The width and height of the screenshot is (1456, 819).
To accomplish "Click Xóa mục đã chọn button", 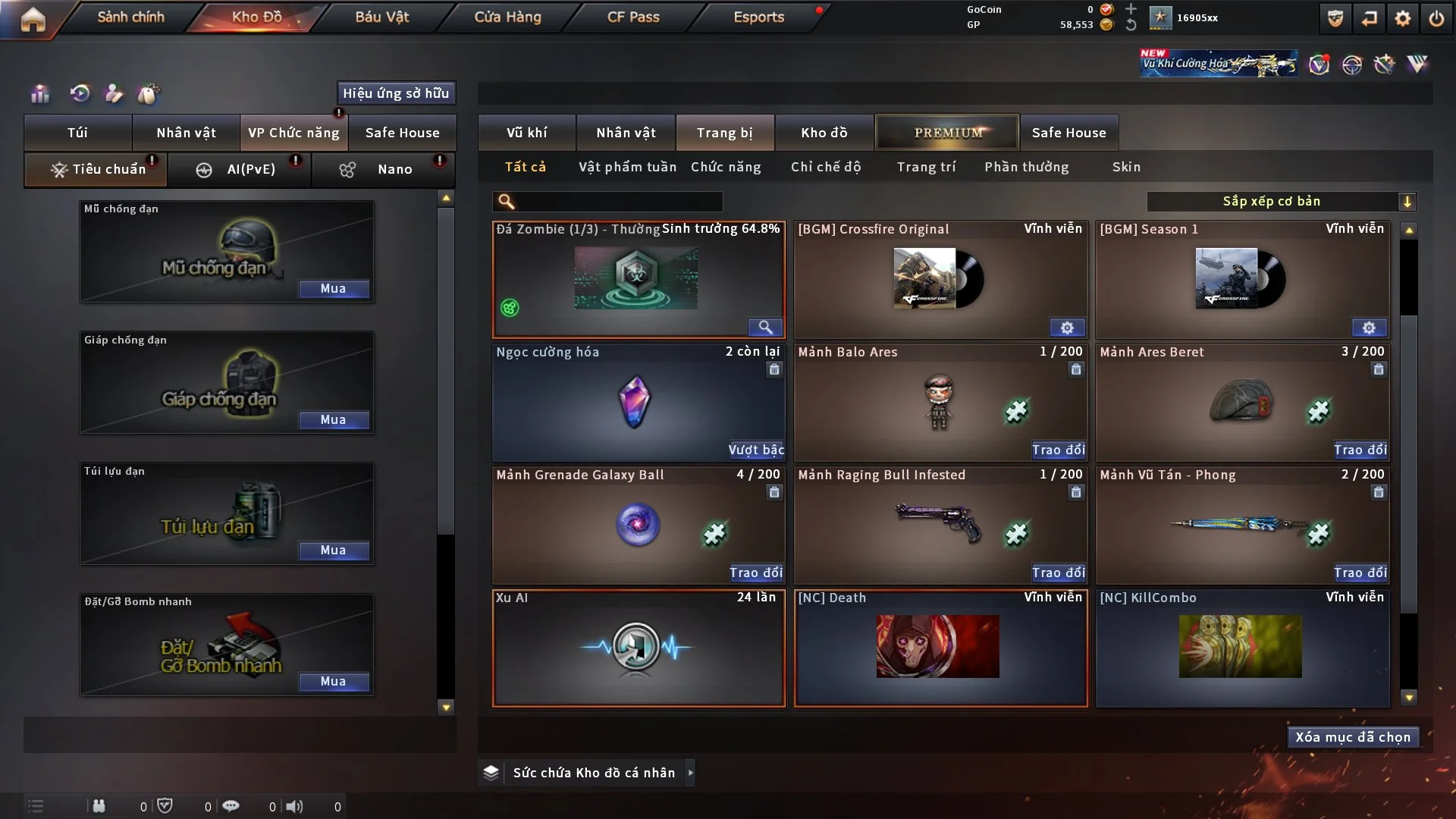I will pyautogui.click(x=1352, y=737).
